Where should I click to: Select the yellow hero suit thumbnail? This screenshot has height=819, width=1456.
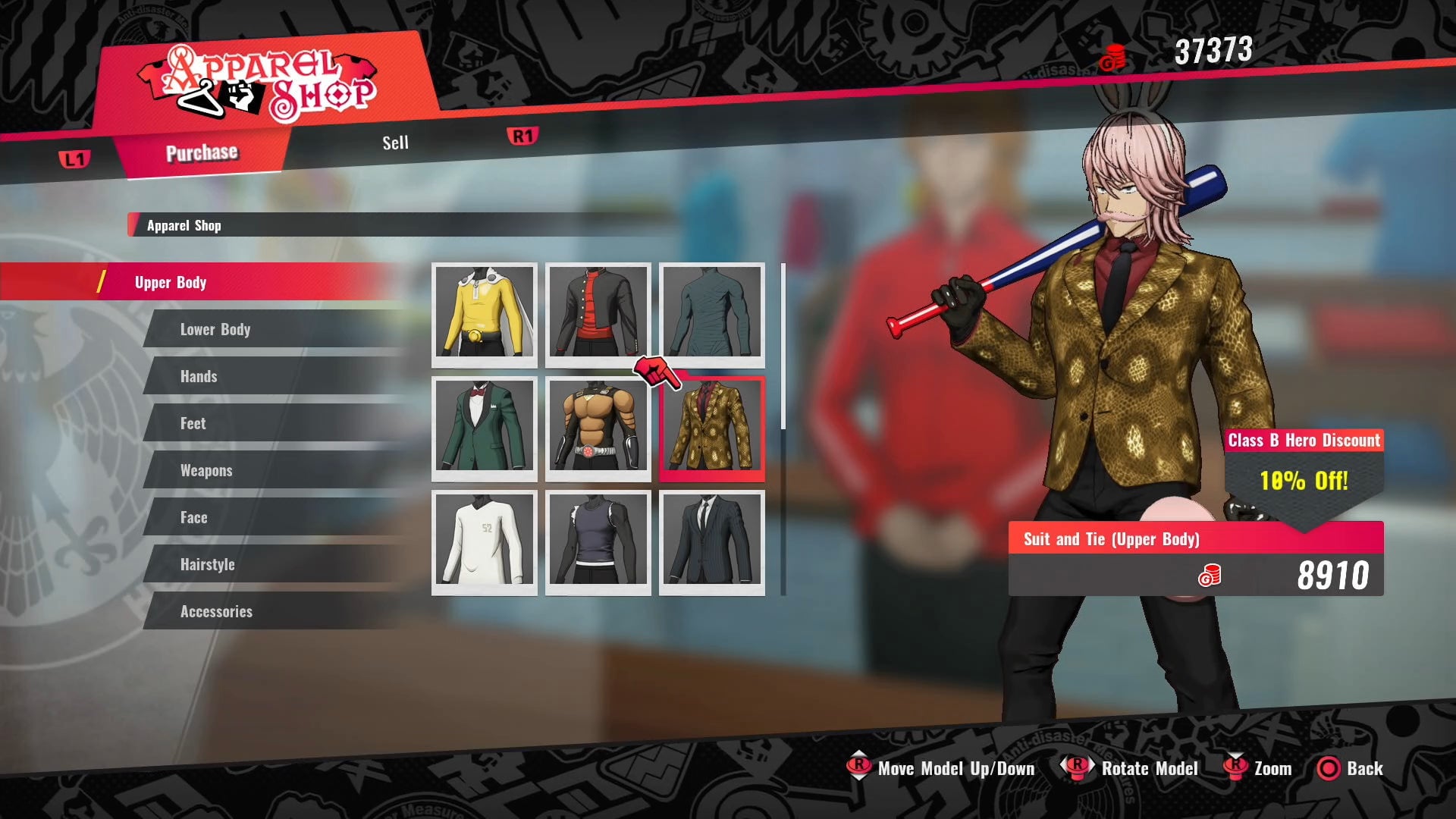(x=484, y=315)
